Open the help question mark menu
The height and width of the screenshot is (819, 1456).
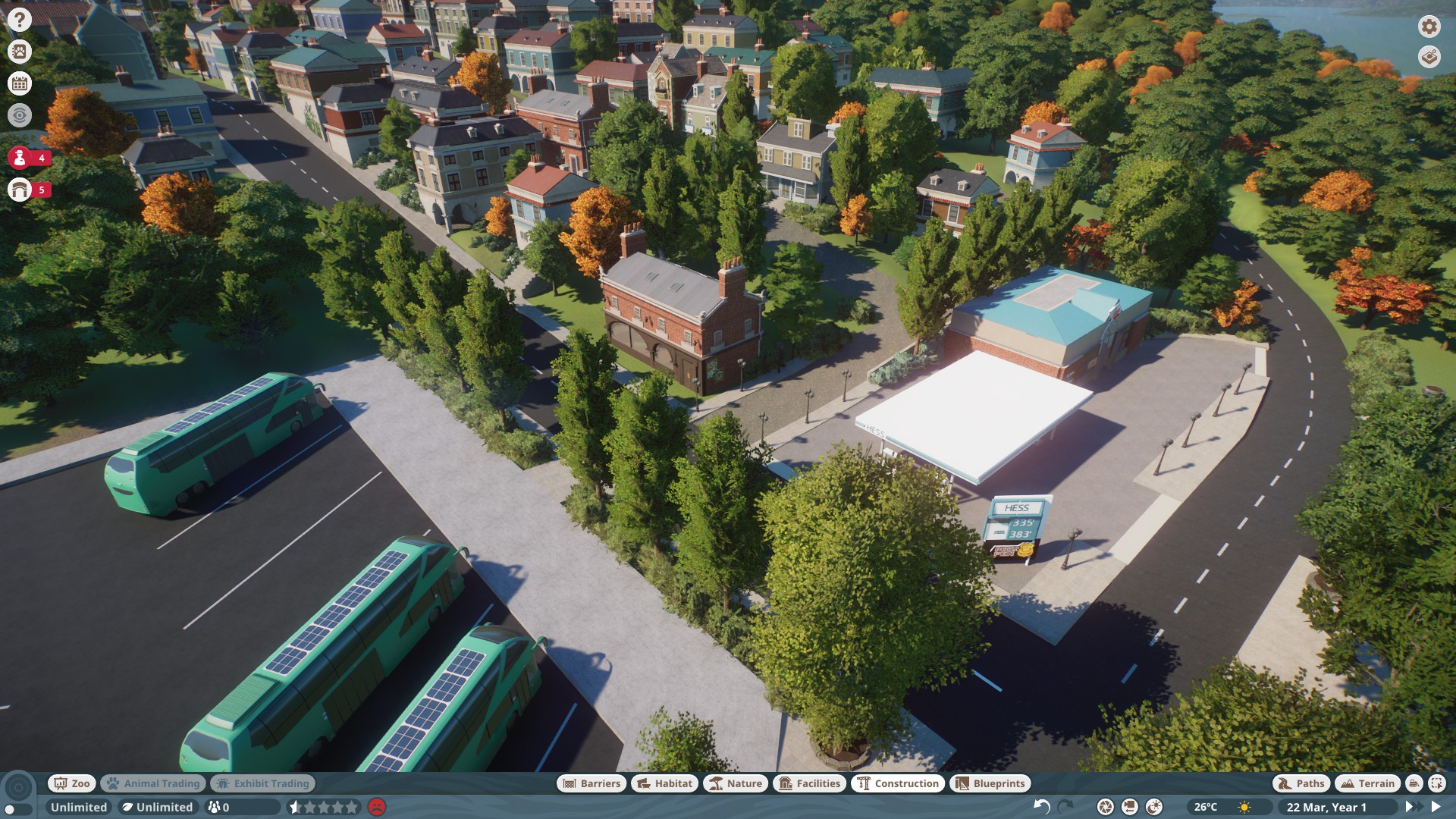coord(20,20)
